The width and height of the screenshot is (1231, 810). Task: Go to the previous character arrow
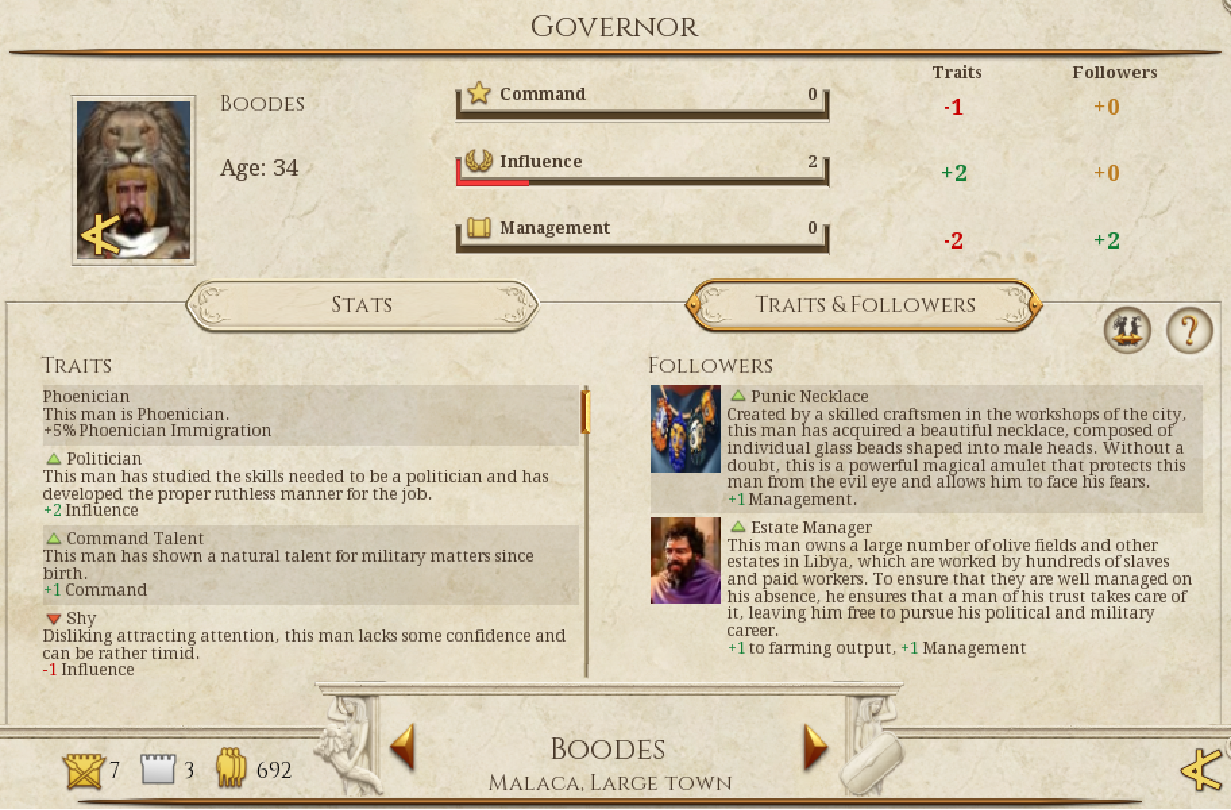pyautogui.click(x=402, y=747)
